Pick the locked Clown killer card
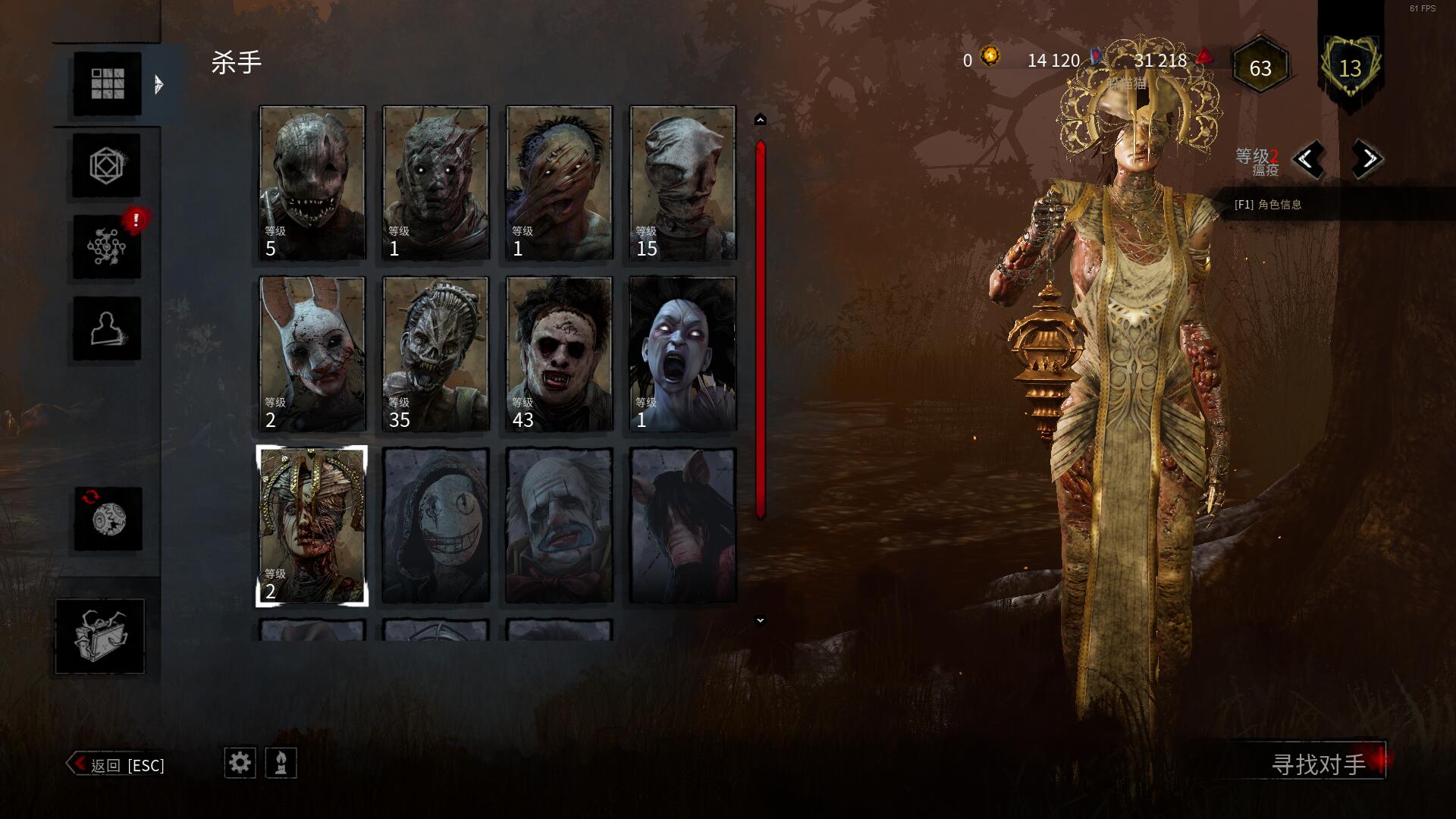 pyautogui.click(x=559, y=526)
